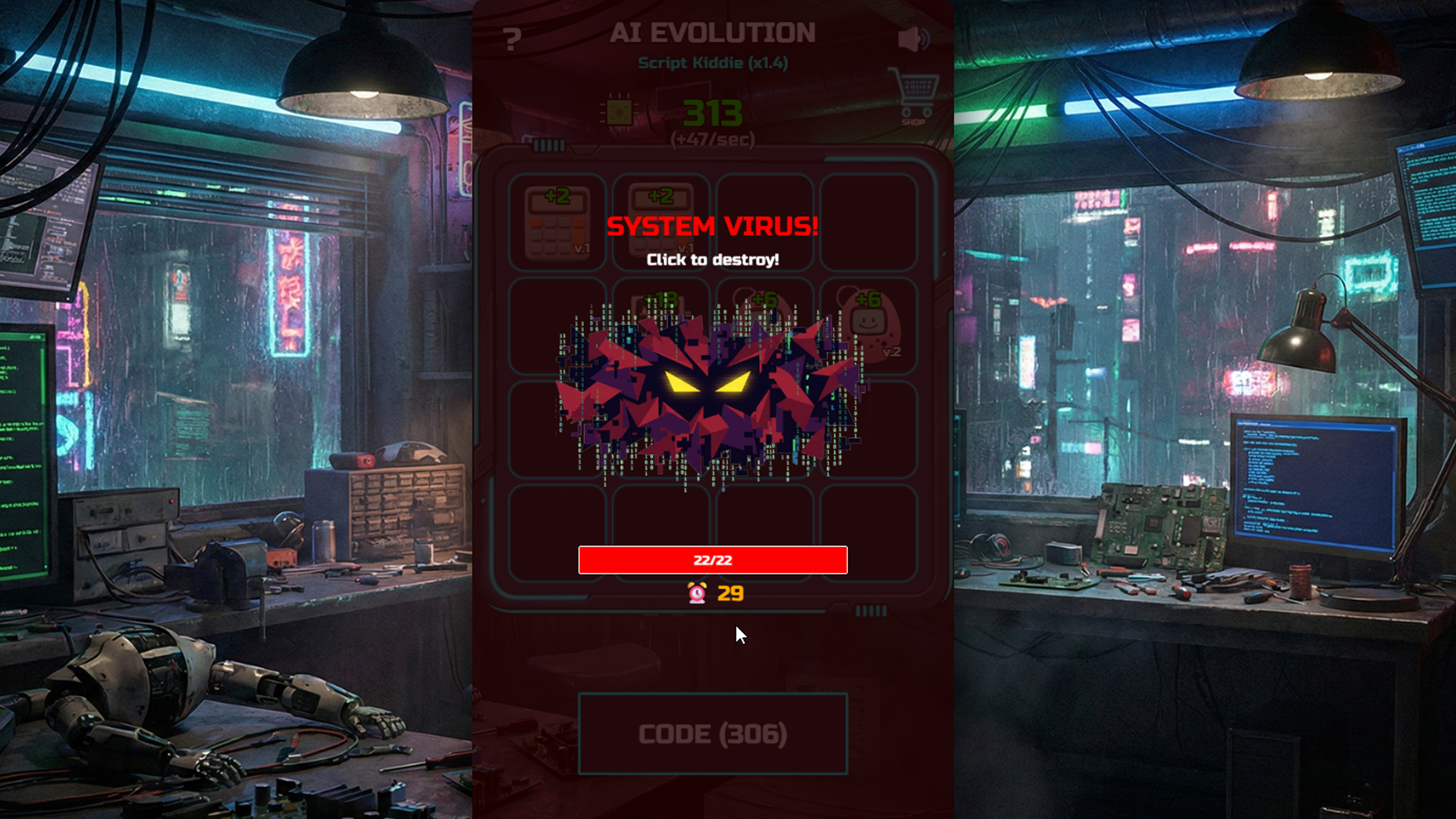
Task: Click the 22/22 red progress bar
Action: 713,560
